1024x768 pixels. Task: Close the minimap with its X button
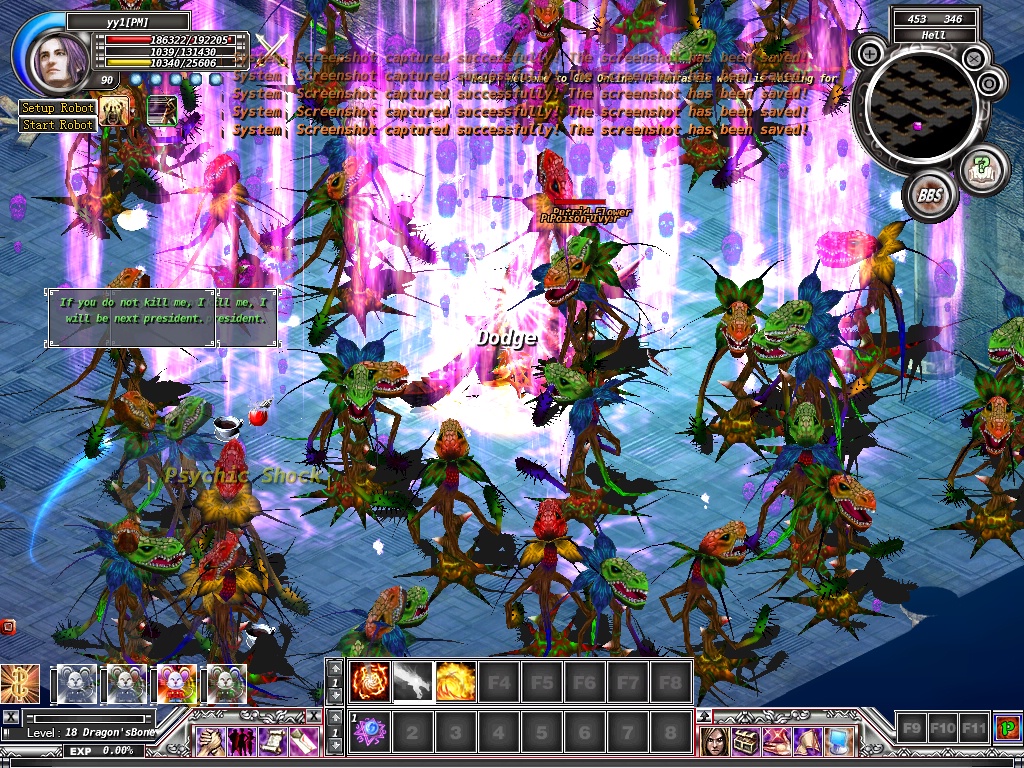(x=973, y=58)
